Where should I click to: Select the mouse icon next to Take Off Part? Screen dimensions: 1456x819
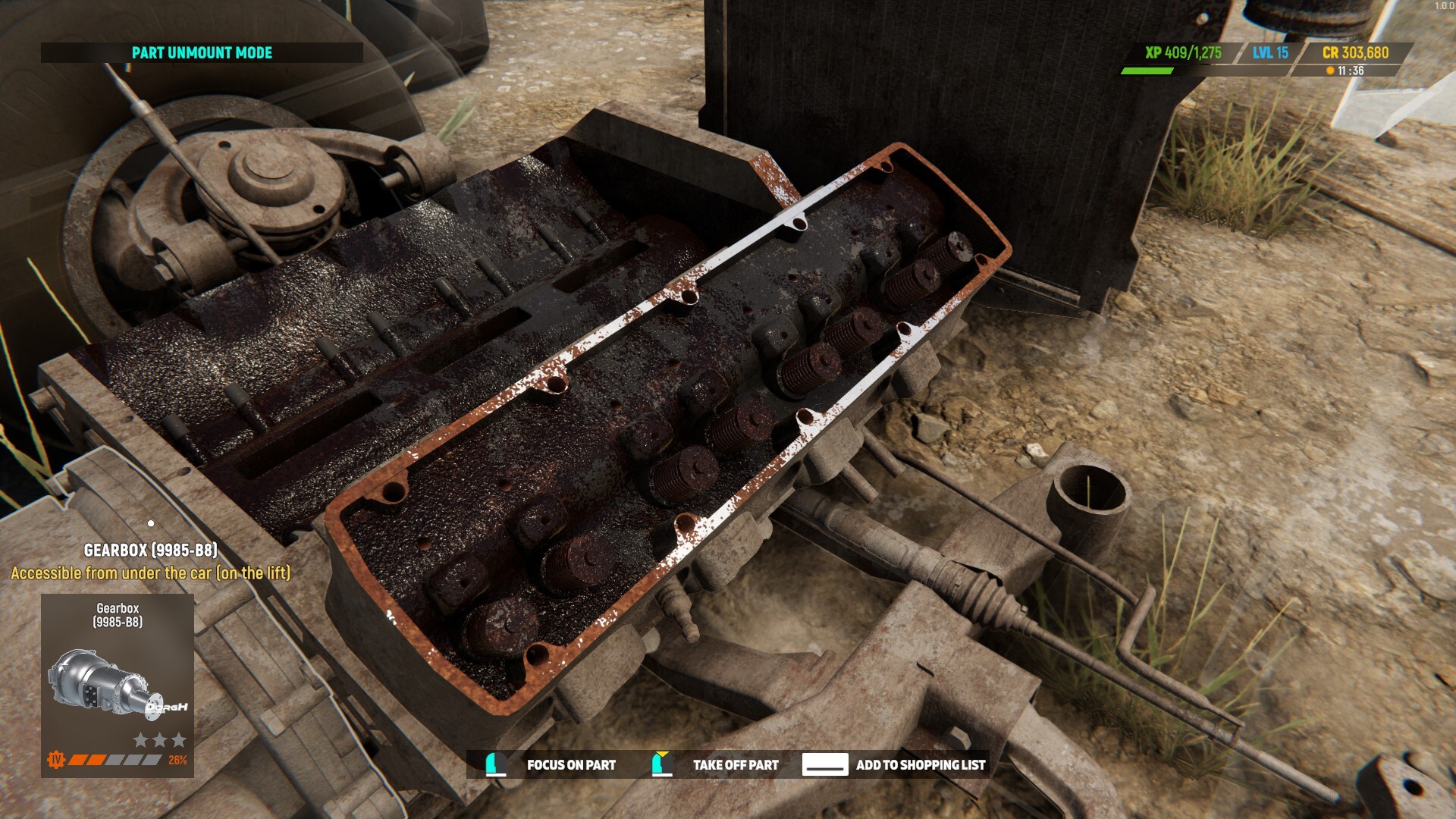(x=657, y=765)
